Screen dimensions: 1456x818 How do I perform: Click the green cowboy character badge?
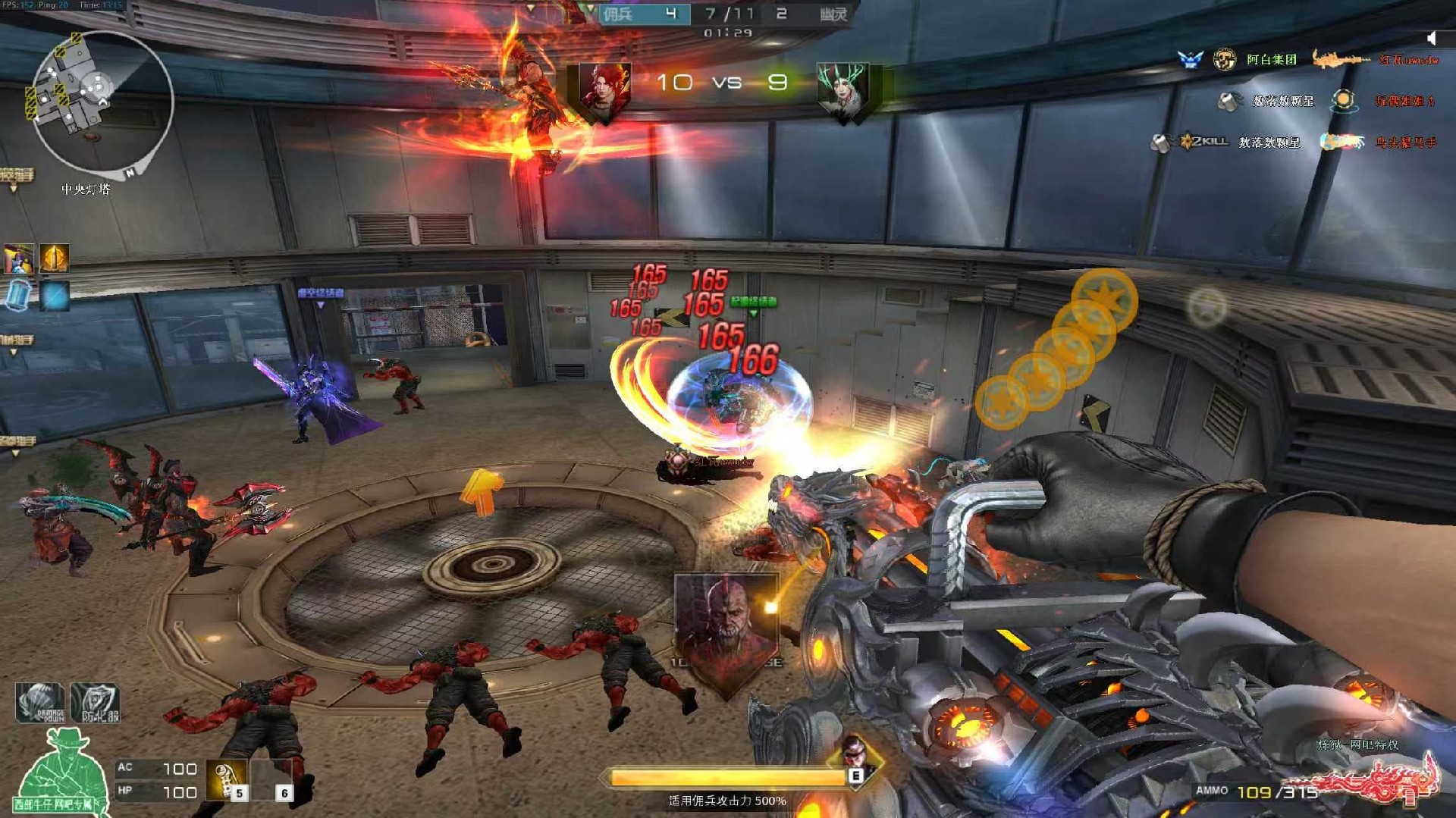tap(62, 773)
